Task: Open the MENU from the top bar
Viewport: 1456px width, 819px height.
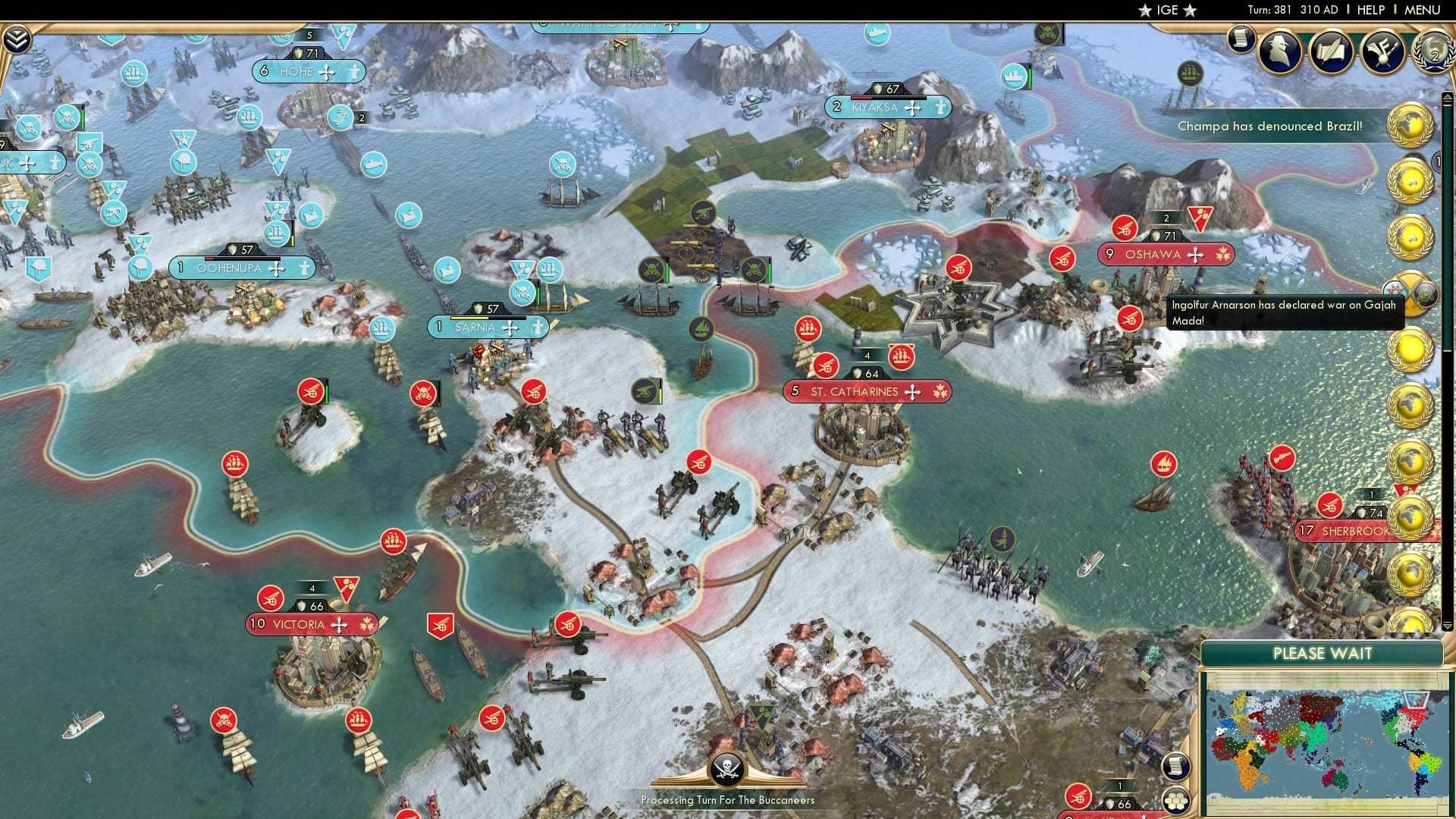Action: (x=1423, y=9)
